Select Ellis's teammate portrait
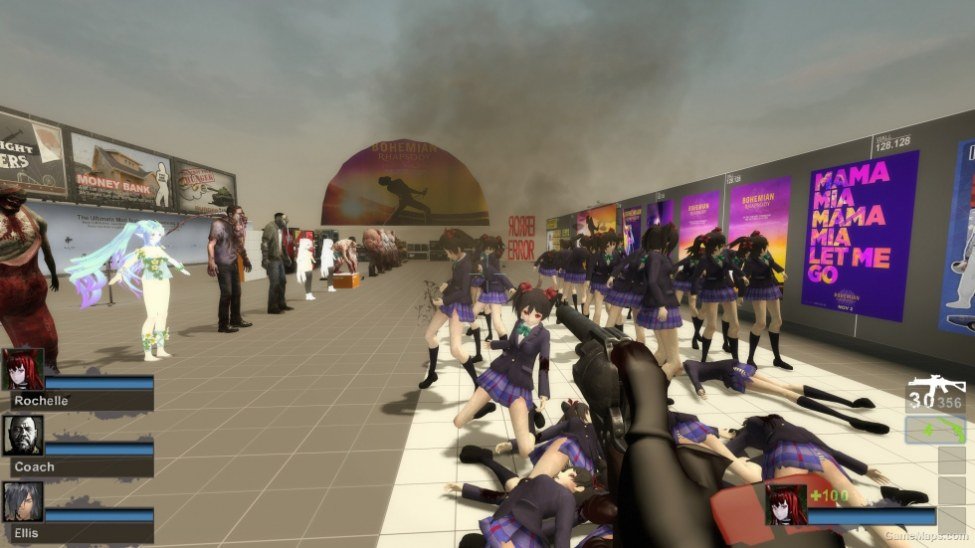The width and height of the screenshot is (975, 548). pos(22,502)
